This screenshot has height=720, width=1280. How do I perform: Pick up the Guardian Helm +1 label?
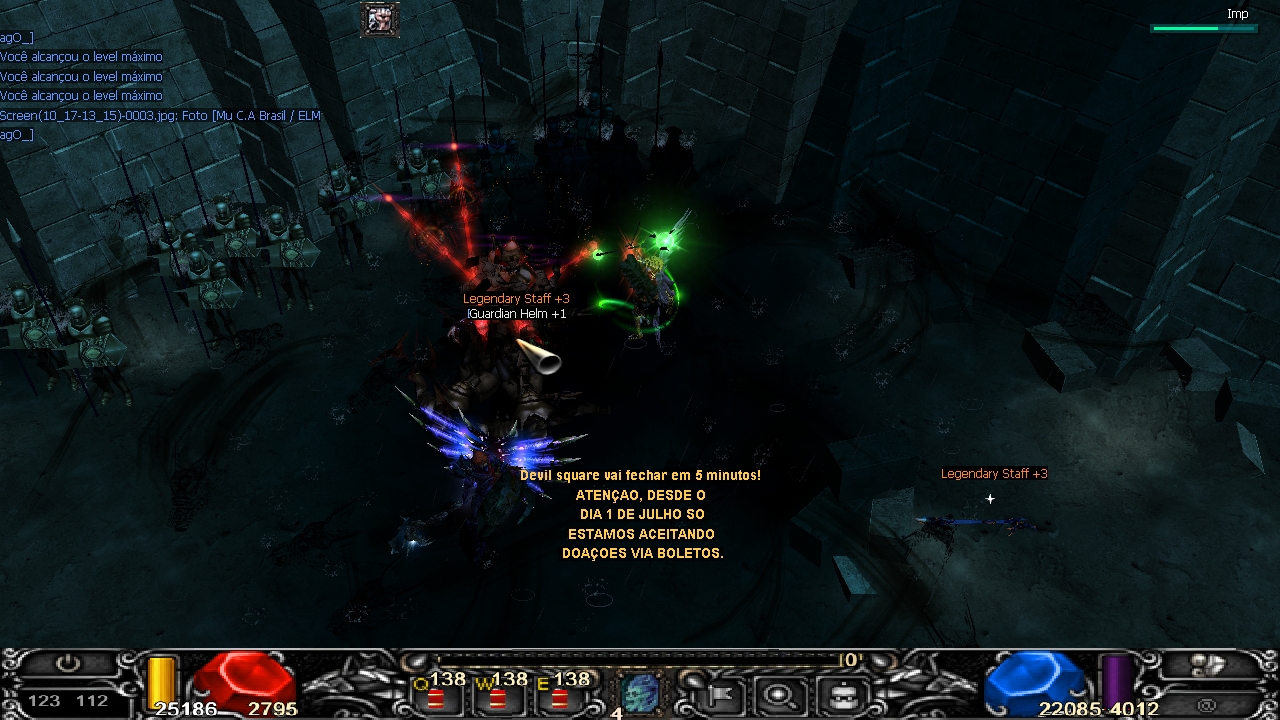[x=518, y=314]
